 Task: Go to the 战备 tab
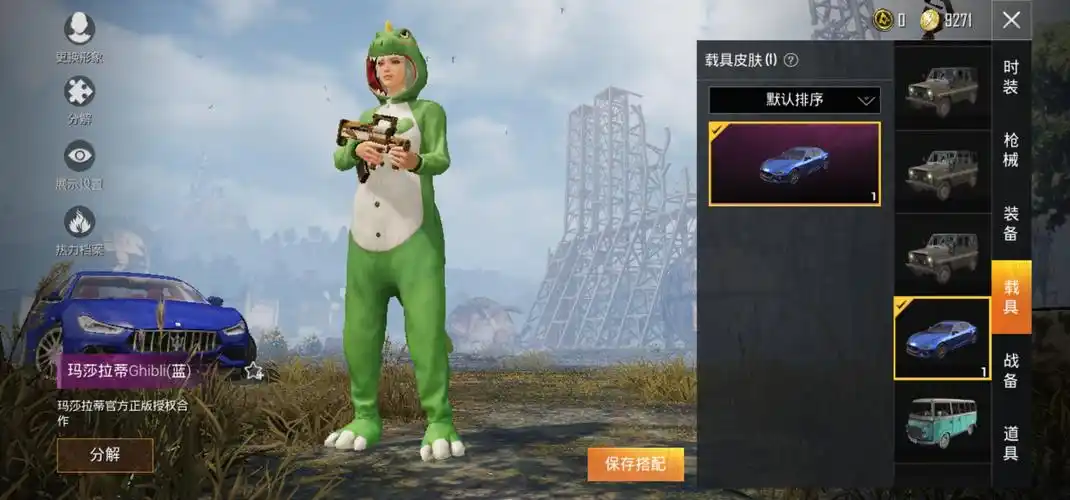(x=1011, y=371)
